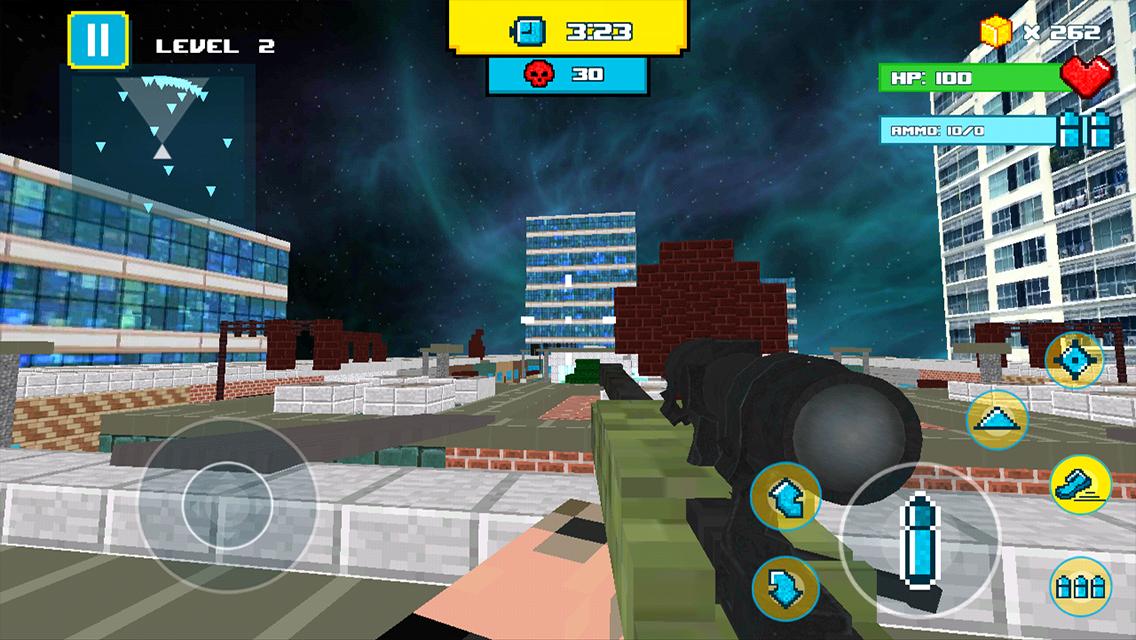Pause the game with the pause button
This screenshot has width=1136, height=640.
(98, 40)
